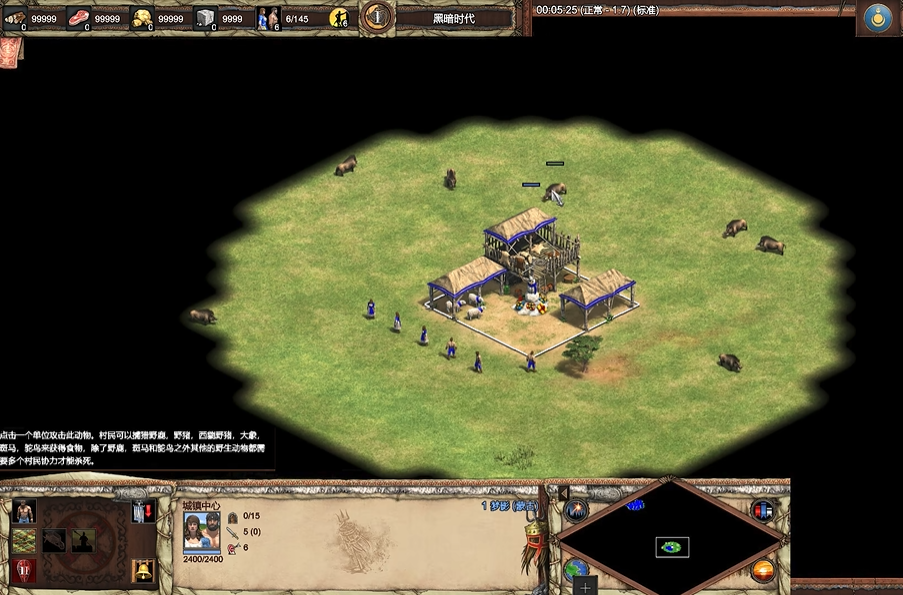Ring the town bell
The height and width of the screenshot is (595, 903).
coord(143,571)
